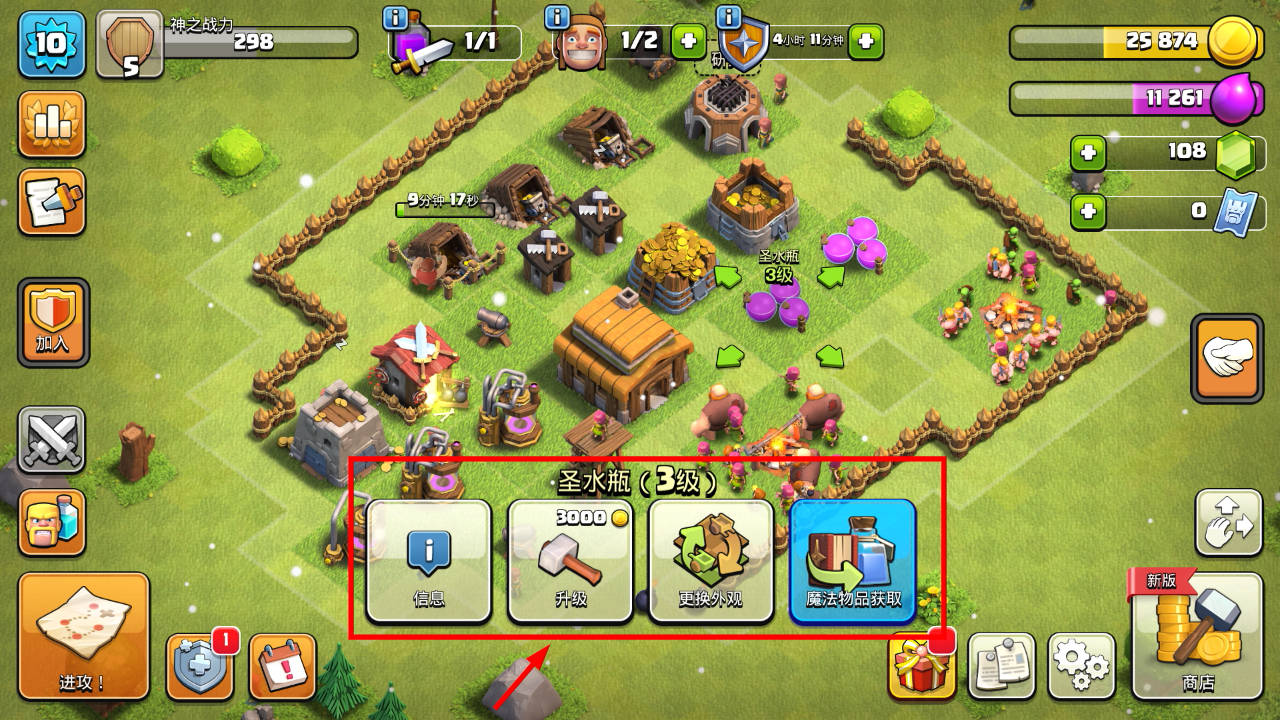Open the barbarian and potion army button
Screen dimensions: 1280x720
coord(51,522)
